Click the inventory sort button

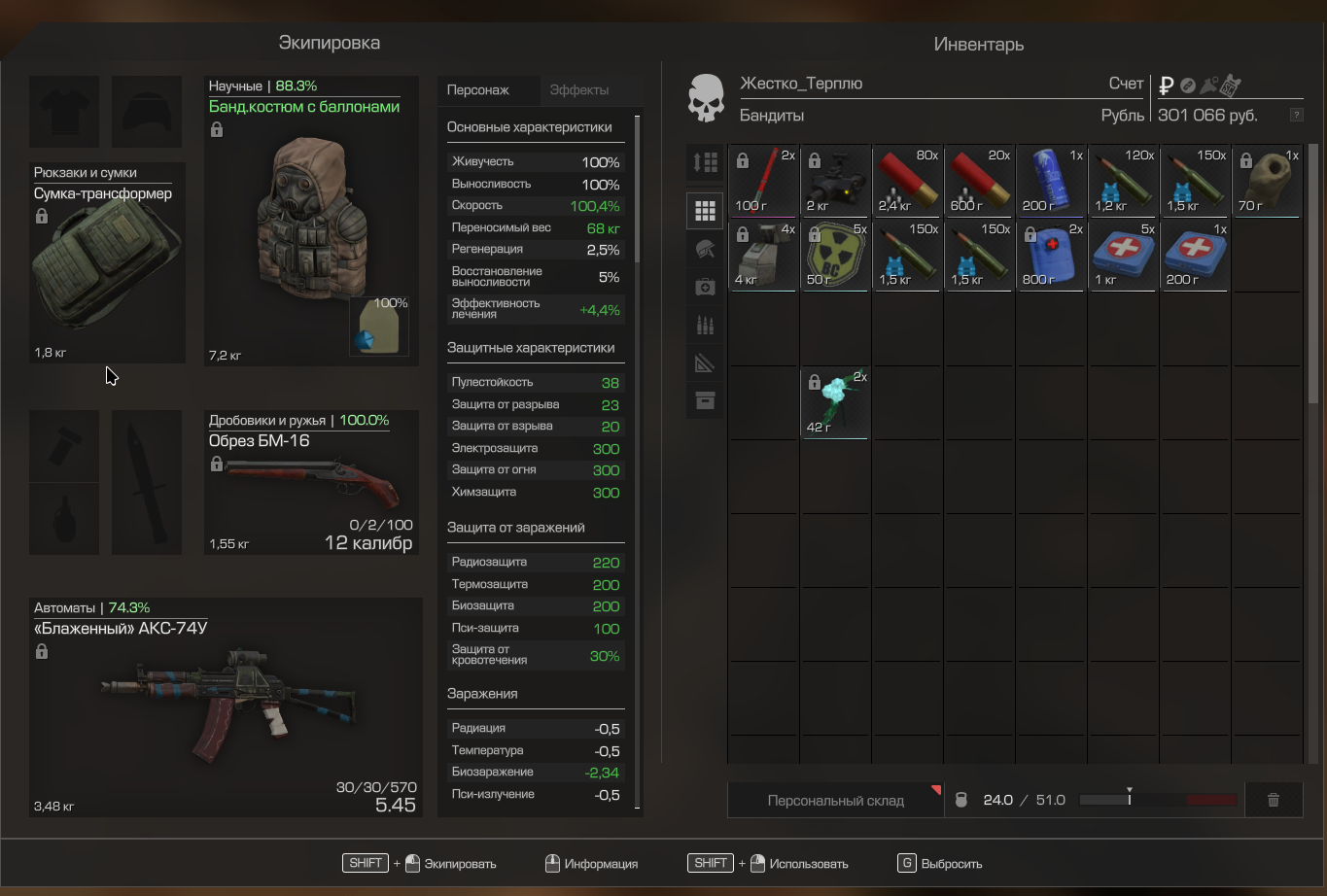[x=705, y=162]
